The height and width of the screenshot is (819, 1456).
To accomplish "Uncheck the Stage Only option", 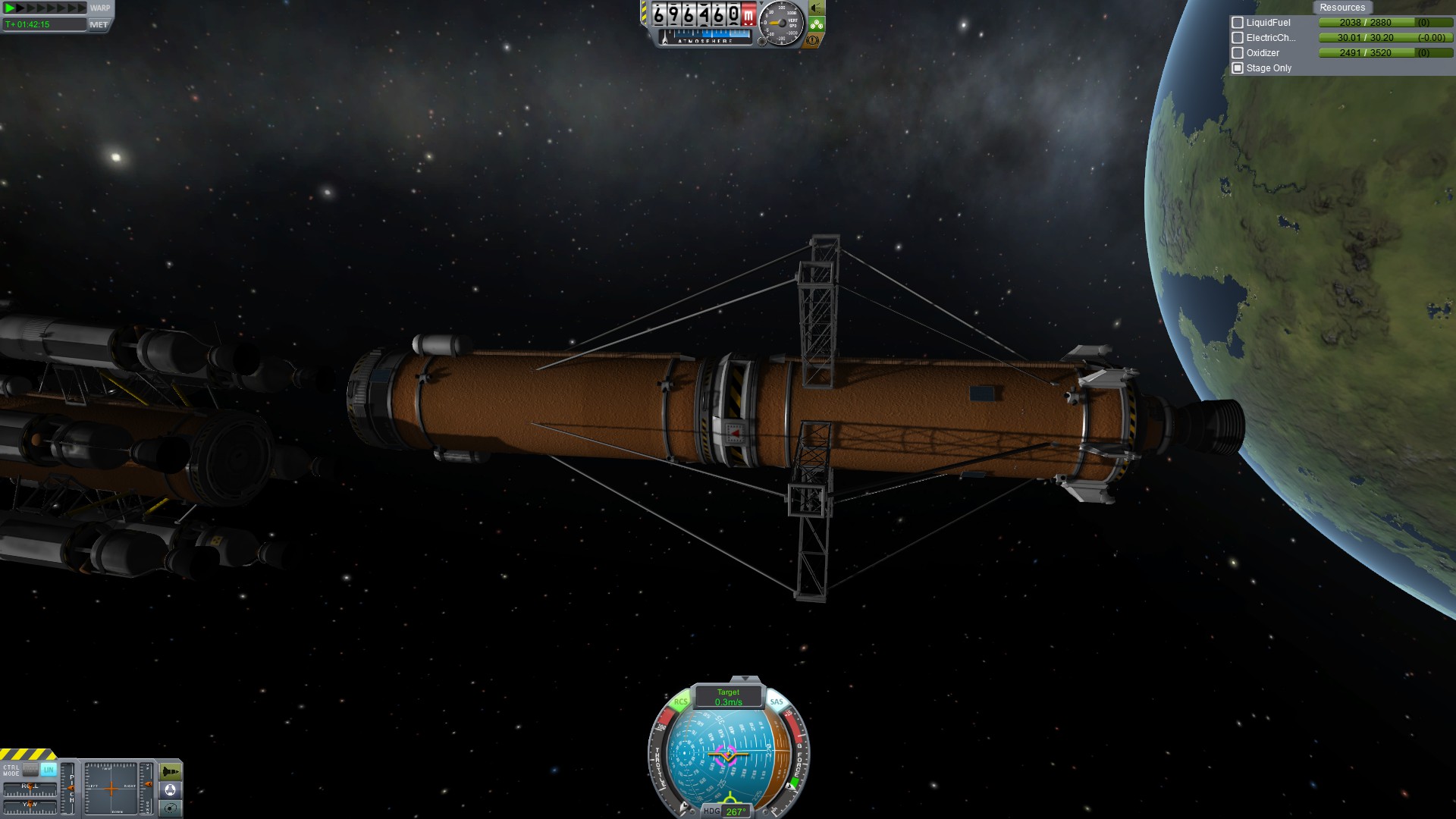I will 1238,68.
